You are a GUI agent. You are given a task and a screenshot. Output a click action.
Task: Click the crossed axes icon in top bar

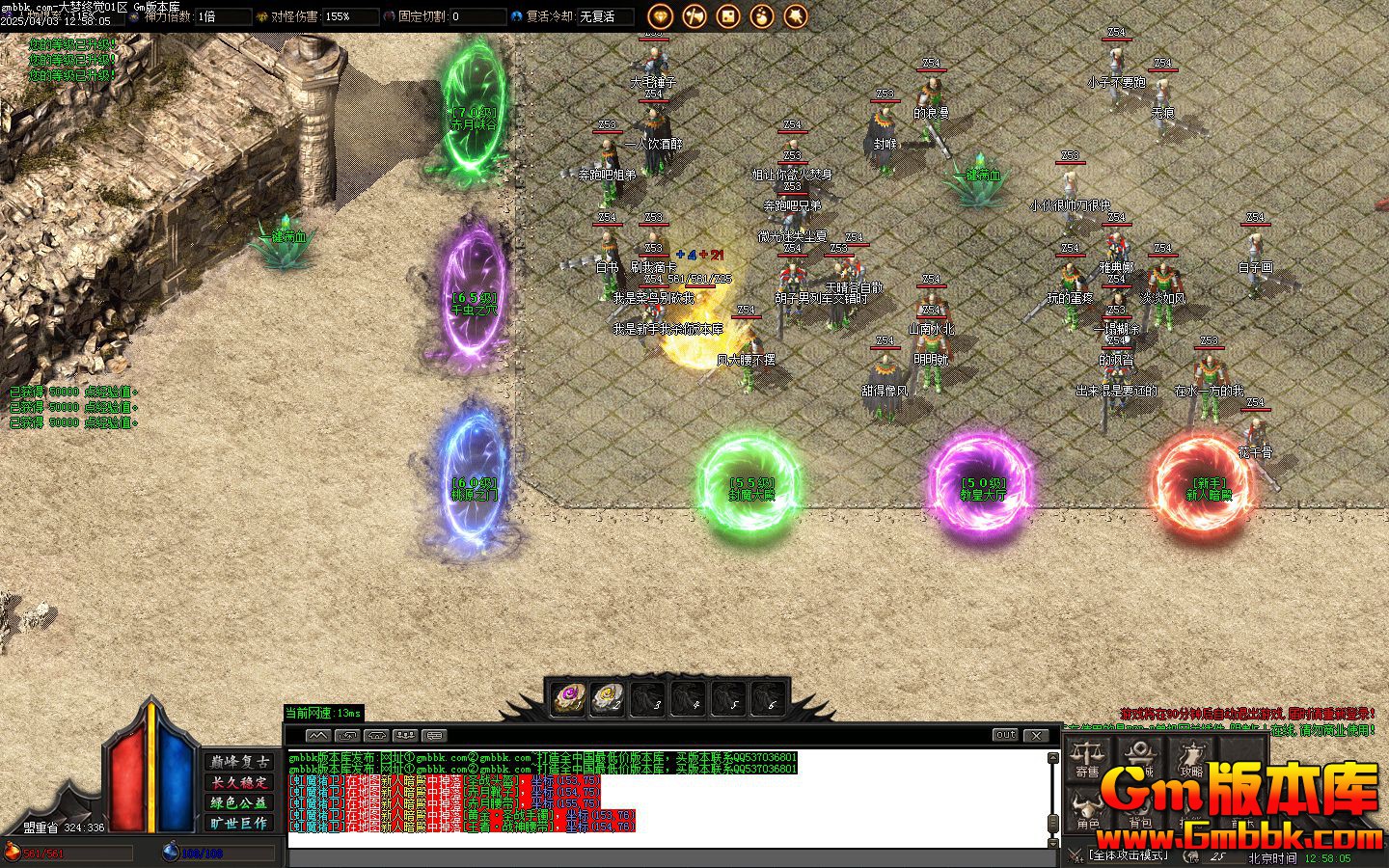[694, 15]
